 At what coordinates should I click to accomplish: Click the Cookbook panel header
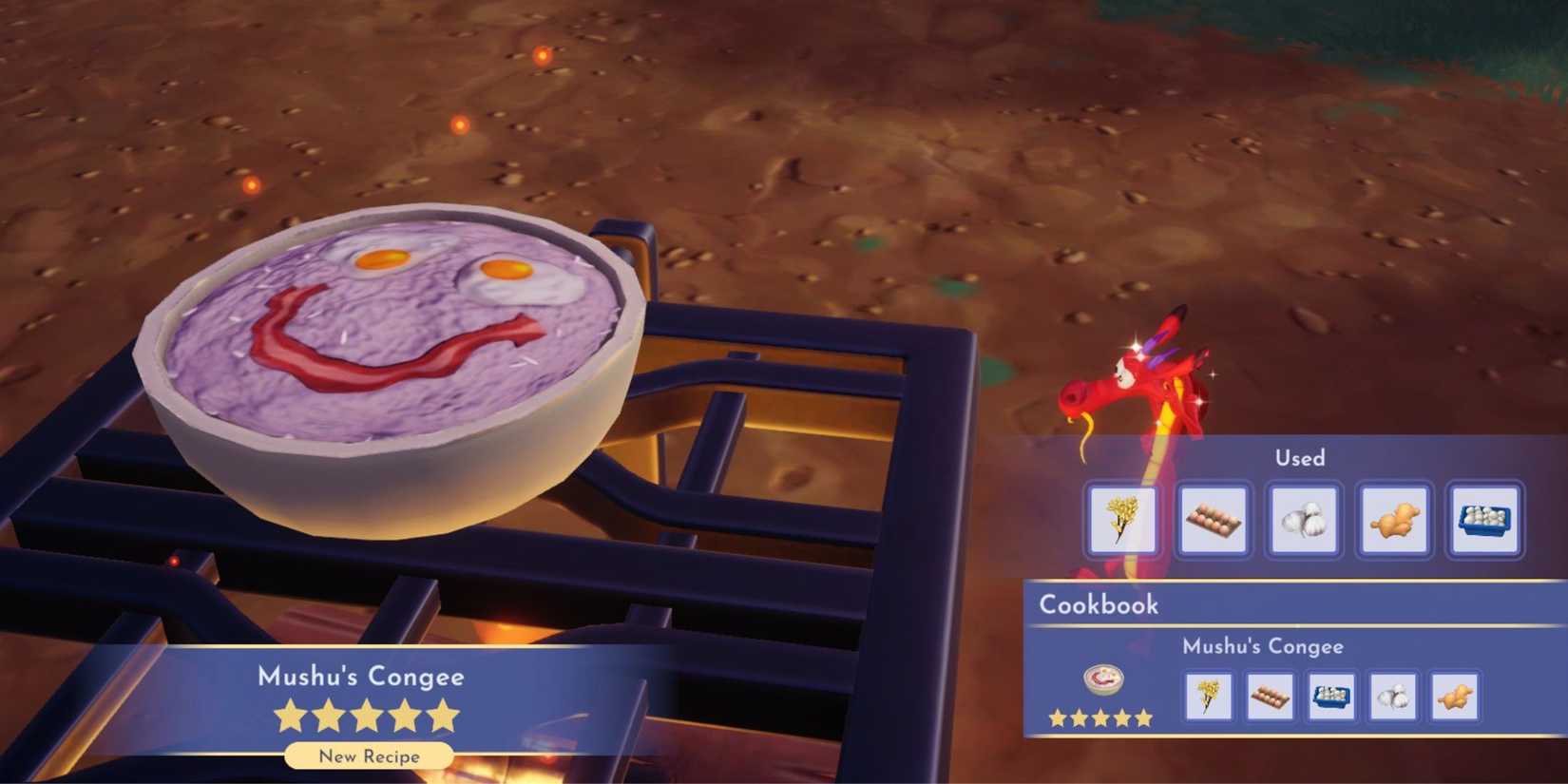(x=1099, y=604)
